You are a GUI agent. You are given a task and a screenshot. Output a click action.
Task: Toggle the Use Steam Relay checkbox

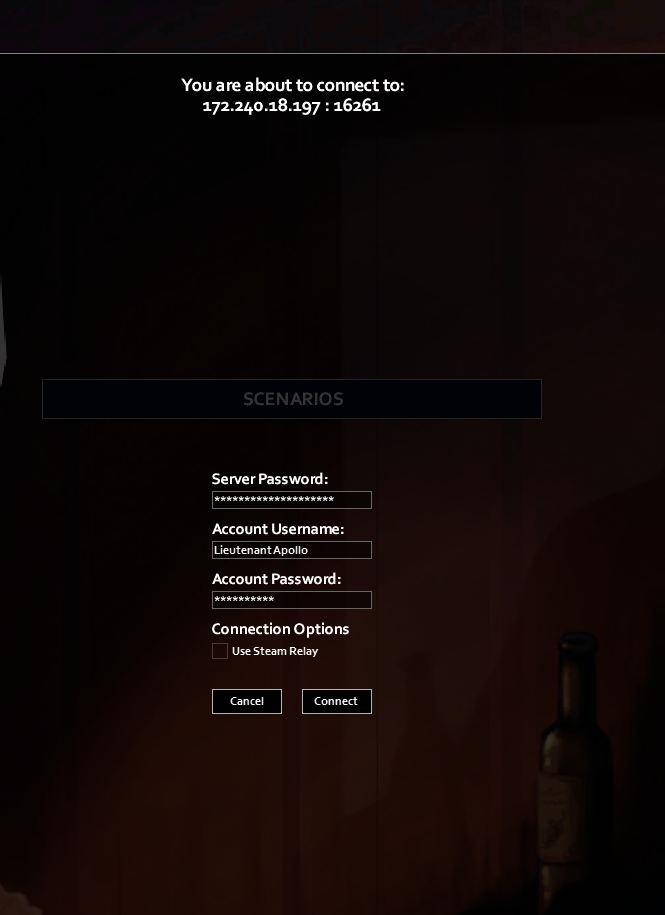220,651
